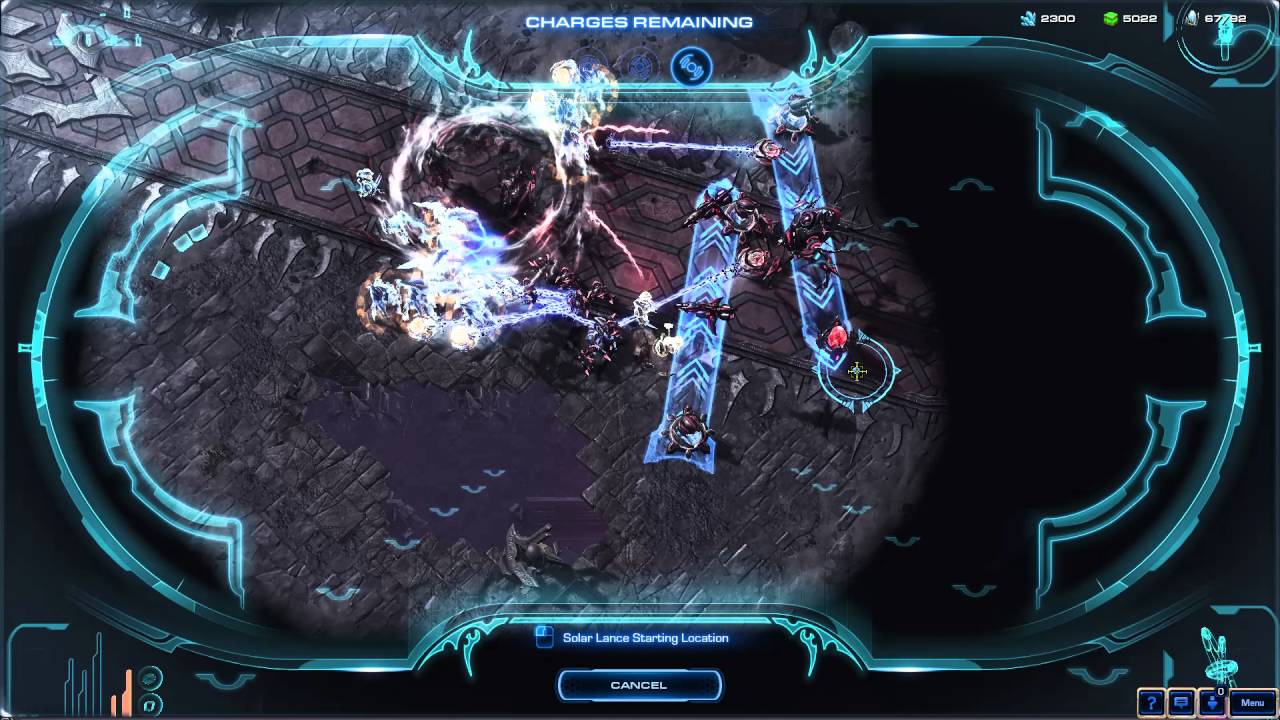Open chat with the speech bubble icon
This screenshot has height=720, width=1280.
(1181, 701)
